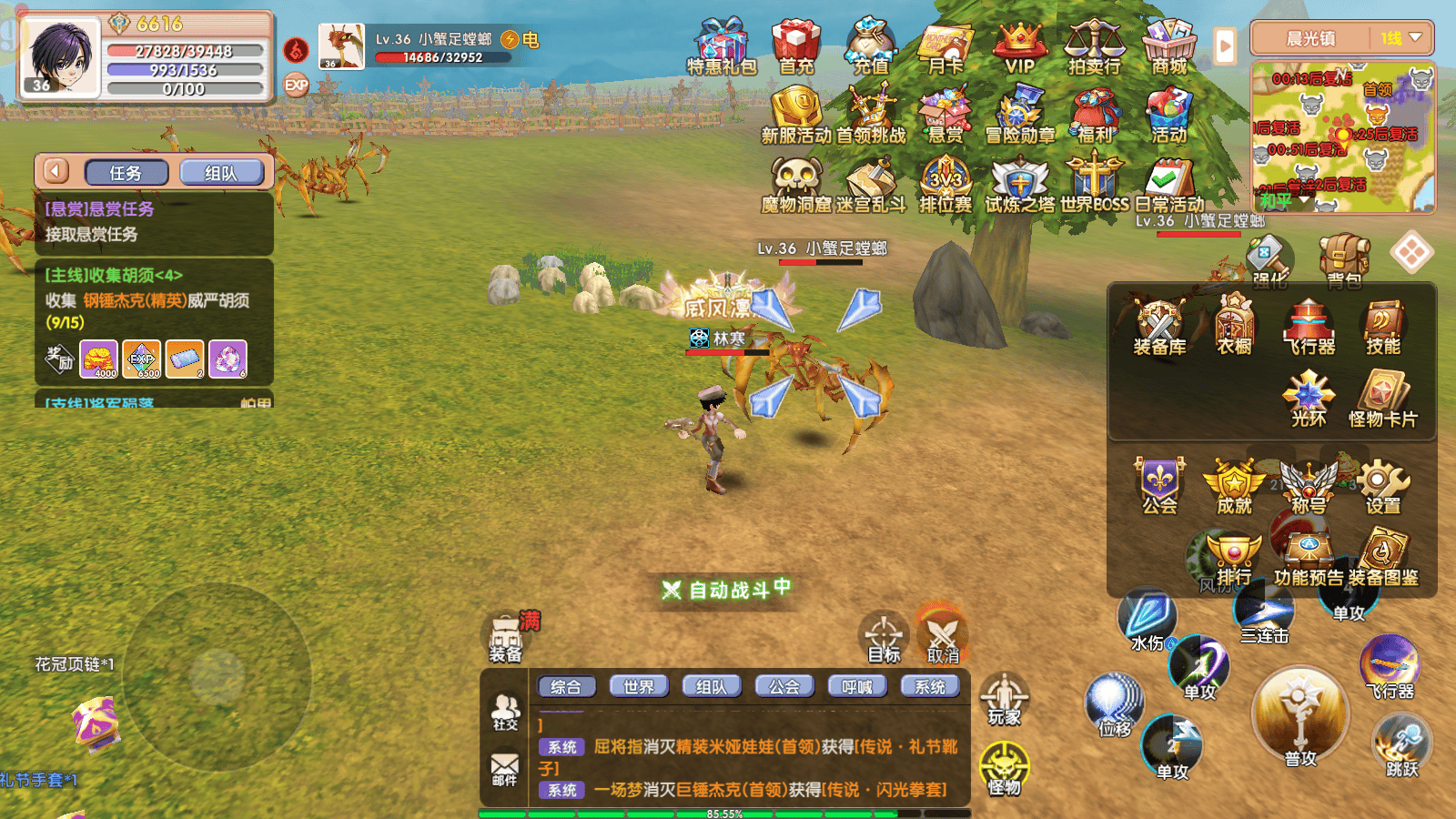
Task: Collapse the quest panel with back arrow
Action: (x=56, y=171)
